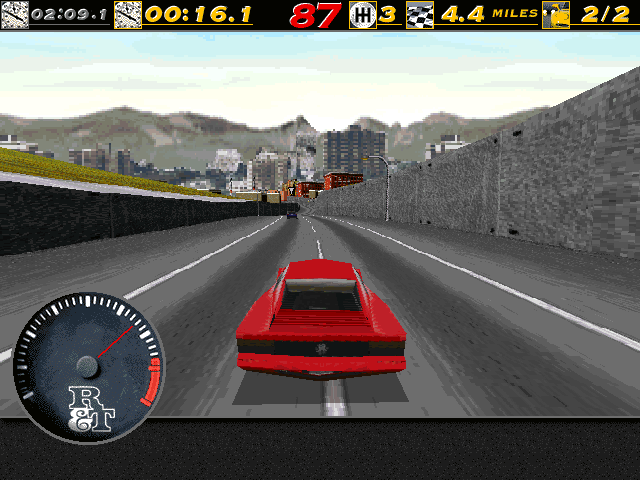This screenshot has width=640, height=480.
Task: Click the gear shifter icon
Action: [363, 15]
